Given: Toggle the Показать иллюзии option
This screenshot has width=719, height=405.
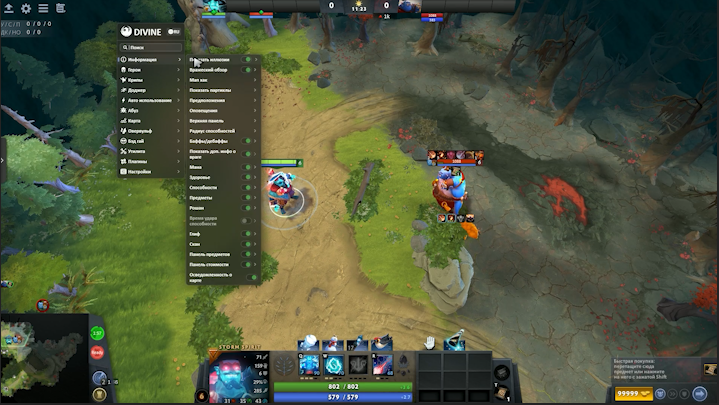Looking at the screenshot, I should point(248,60).
